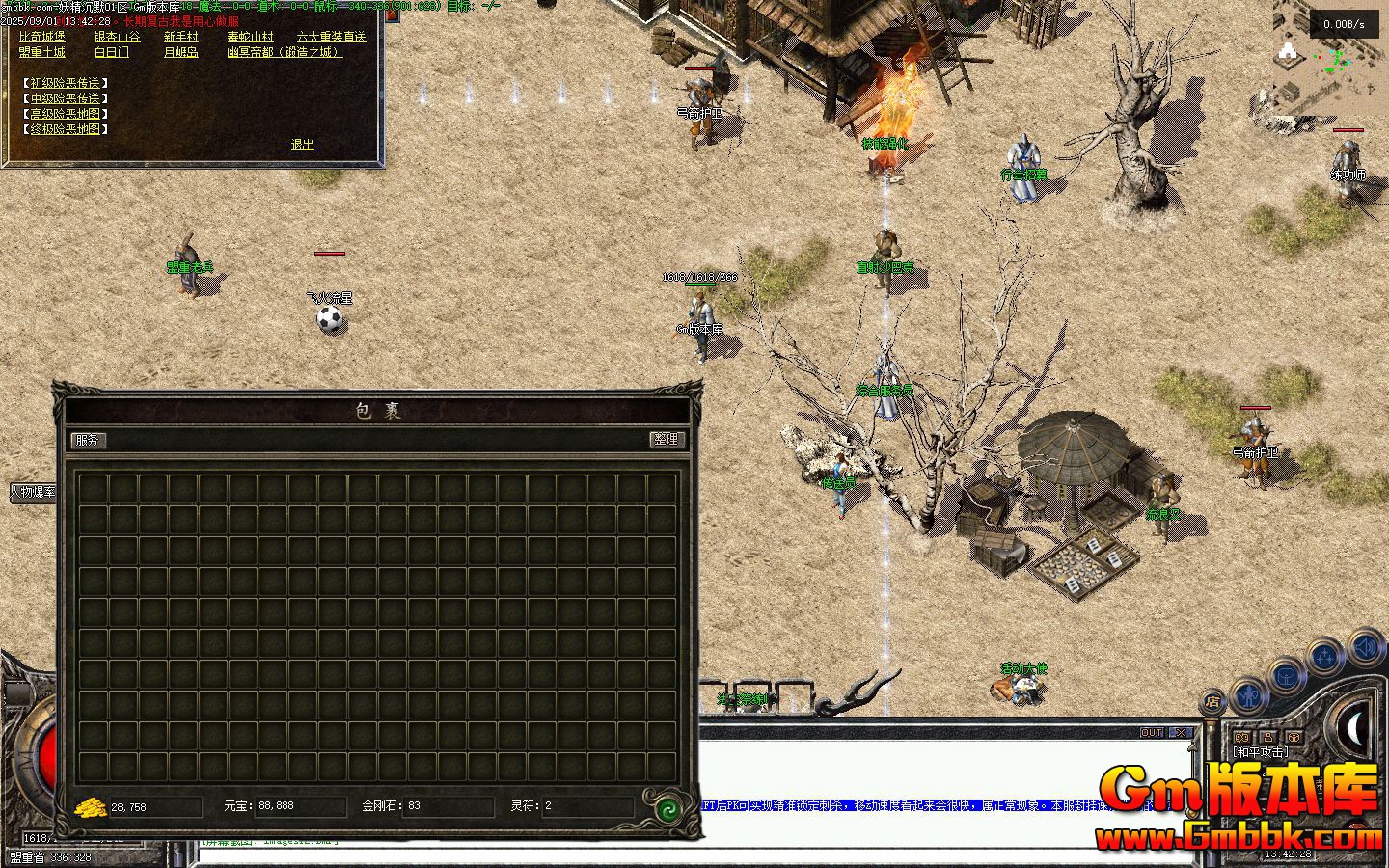Sort inventory with 整理 button
Screen dimensions: 1389x868
(x=666, y=439)
